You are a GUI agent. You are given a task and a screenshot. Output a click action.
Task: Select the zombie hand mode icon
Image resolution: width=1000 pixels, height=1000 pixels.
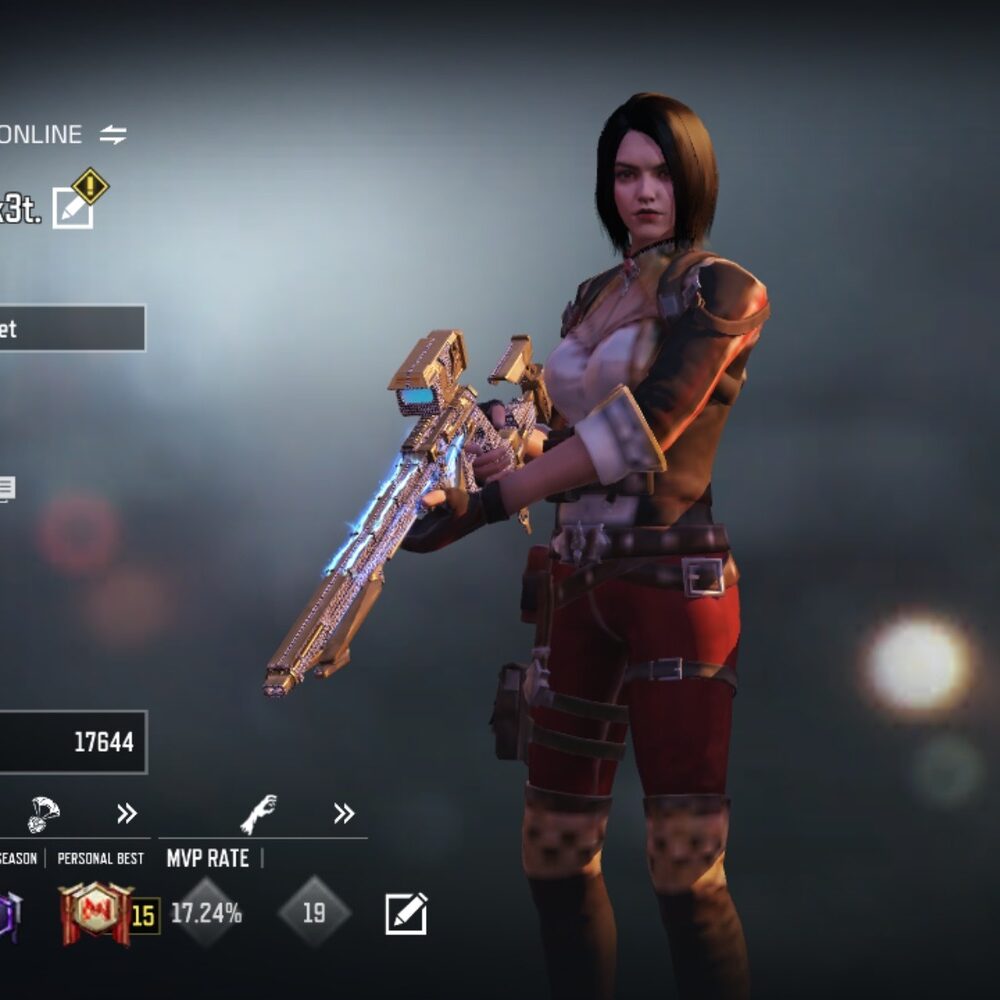258,814
